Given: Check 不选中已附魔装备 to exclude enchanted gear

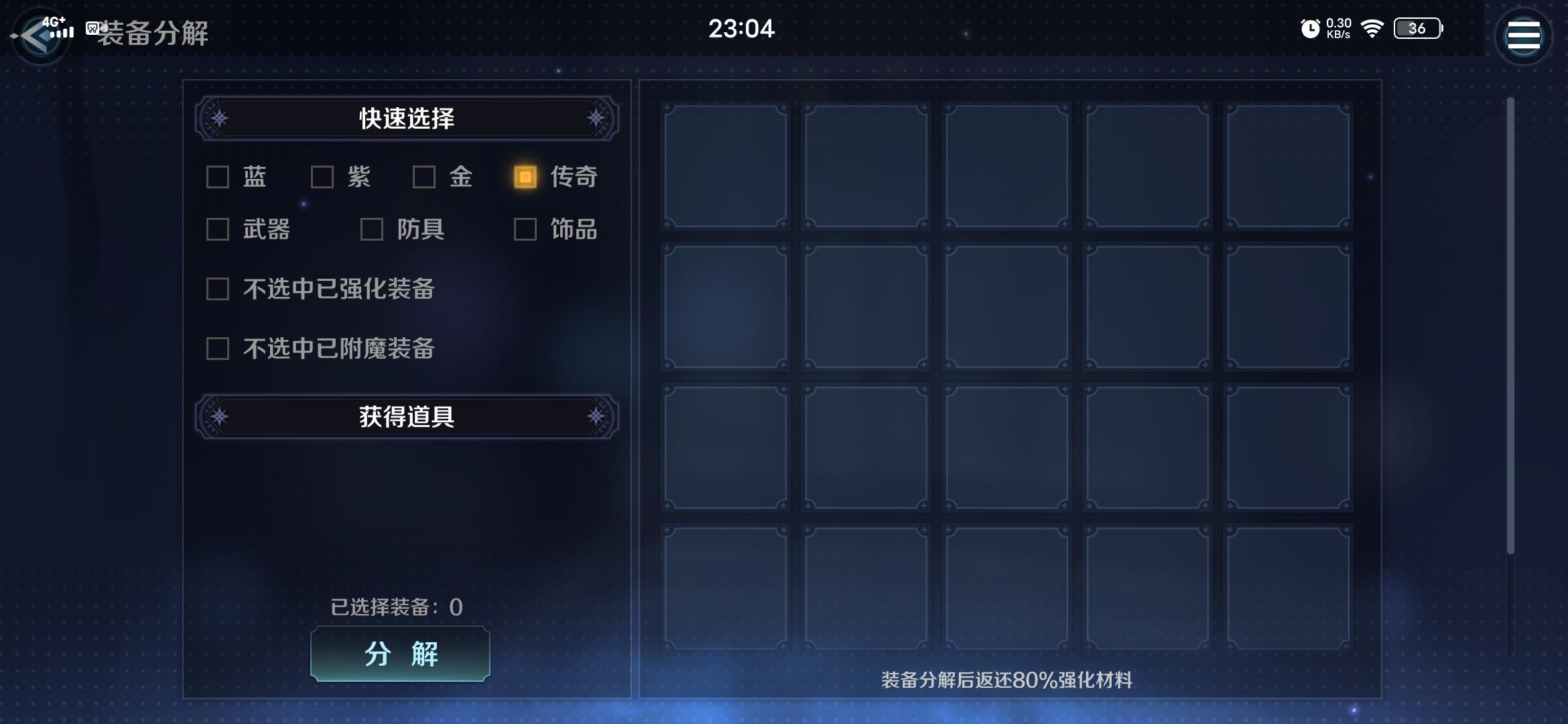Looking at the screenshot, I should [x=216, y=349].
